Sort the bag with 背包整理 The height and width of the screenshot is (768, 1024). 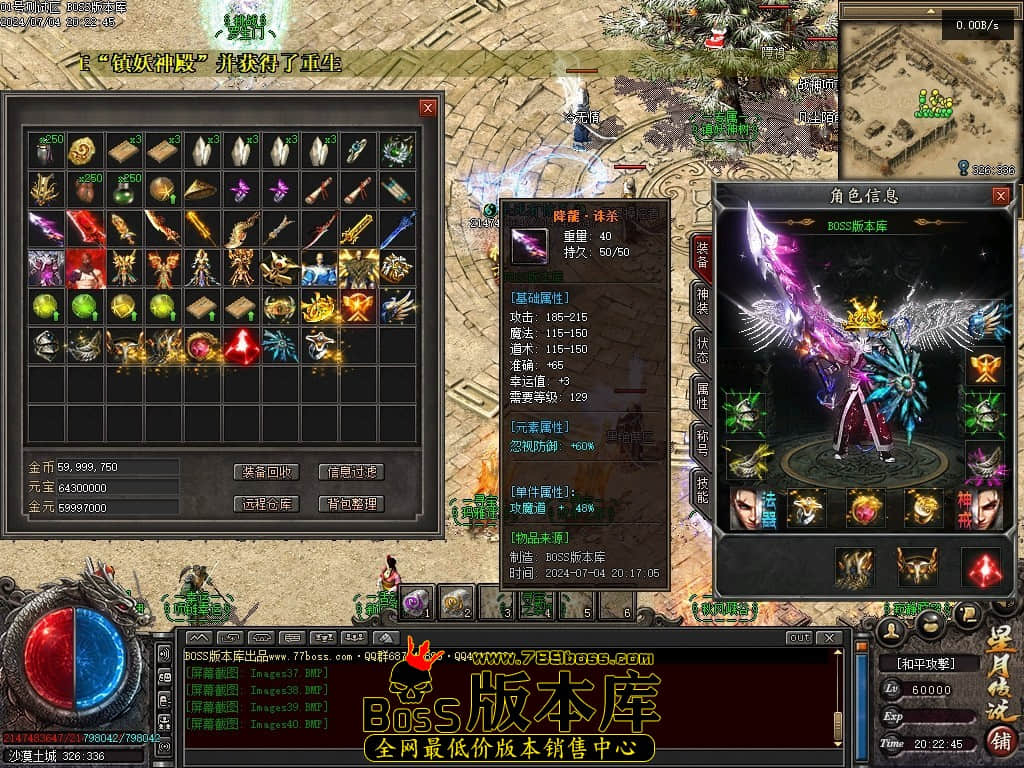pyautogui.click(x=351, y=504)
